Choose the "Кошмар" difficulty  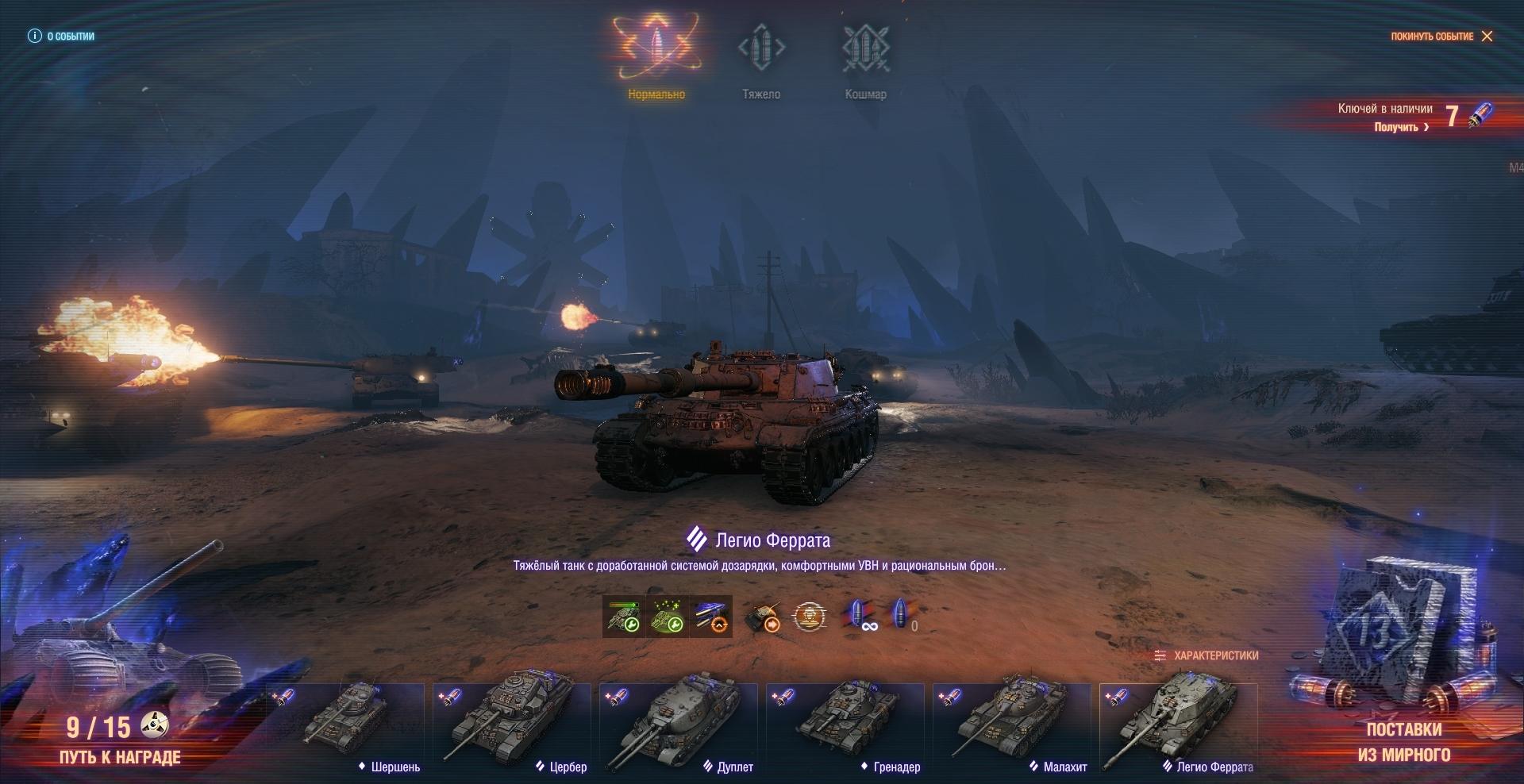point(865,57)
